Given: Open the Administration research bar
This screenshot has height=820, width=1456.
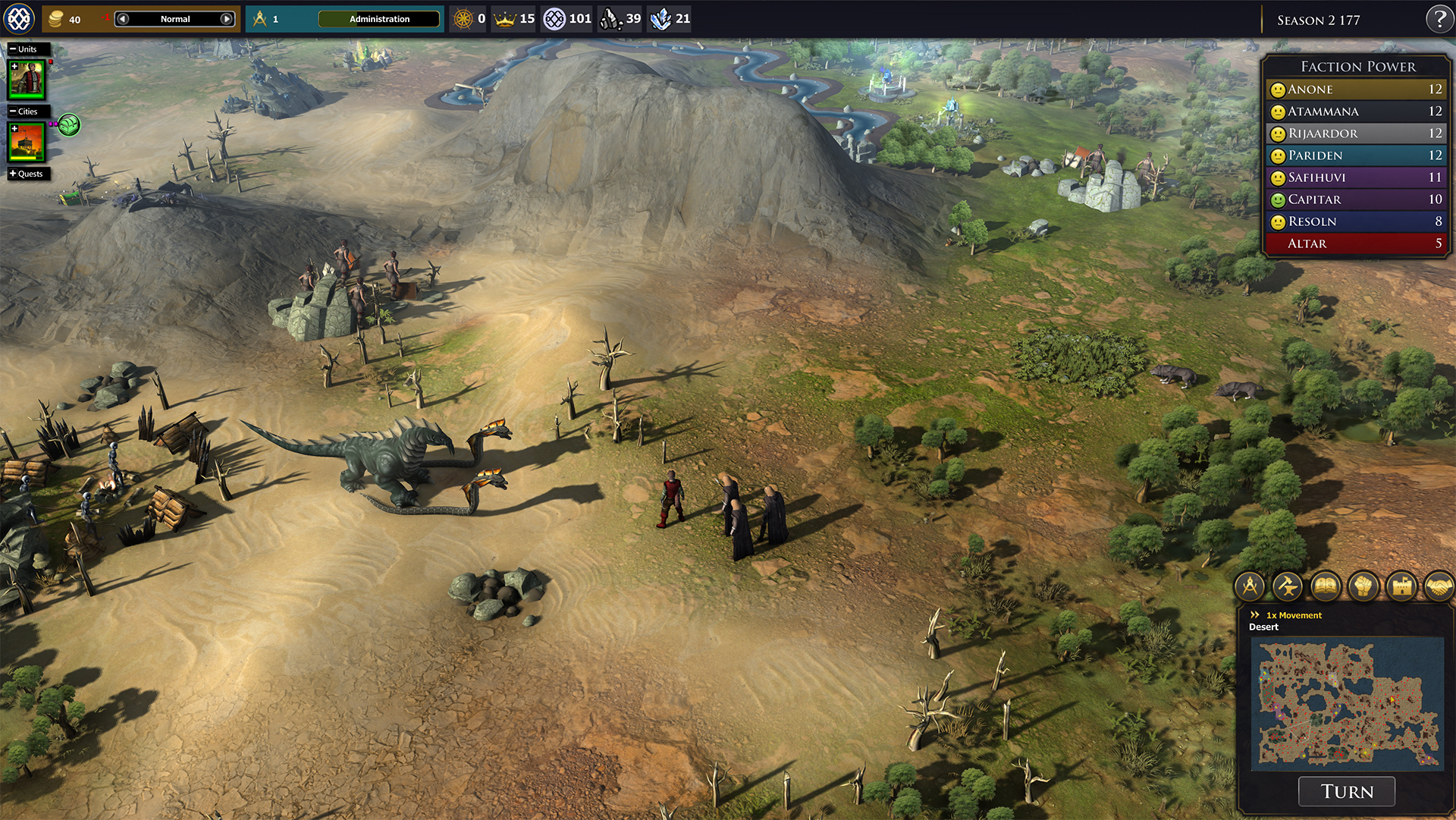Looking at the screenshot, I should coord(379,19).
